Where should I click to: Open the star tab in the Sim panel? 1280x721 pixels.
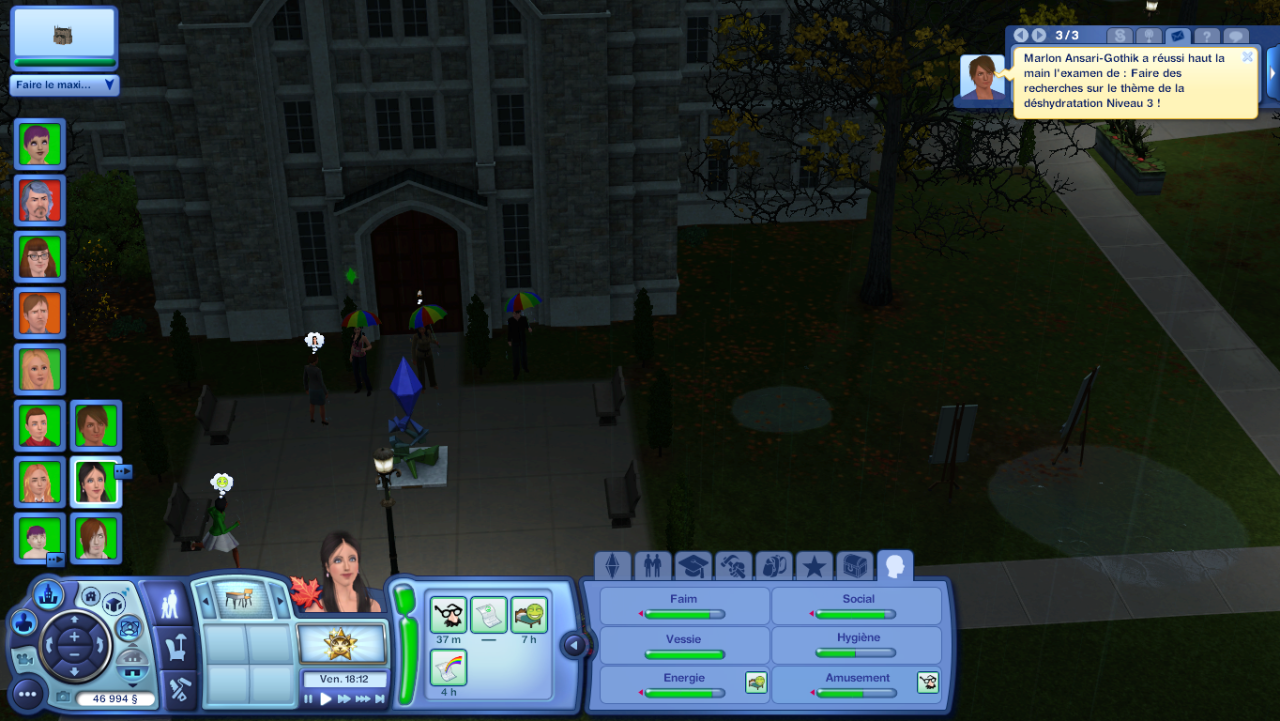(x=814, y=567)
